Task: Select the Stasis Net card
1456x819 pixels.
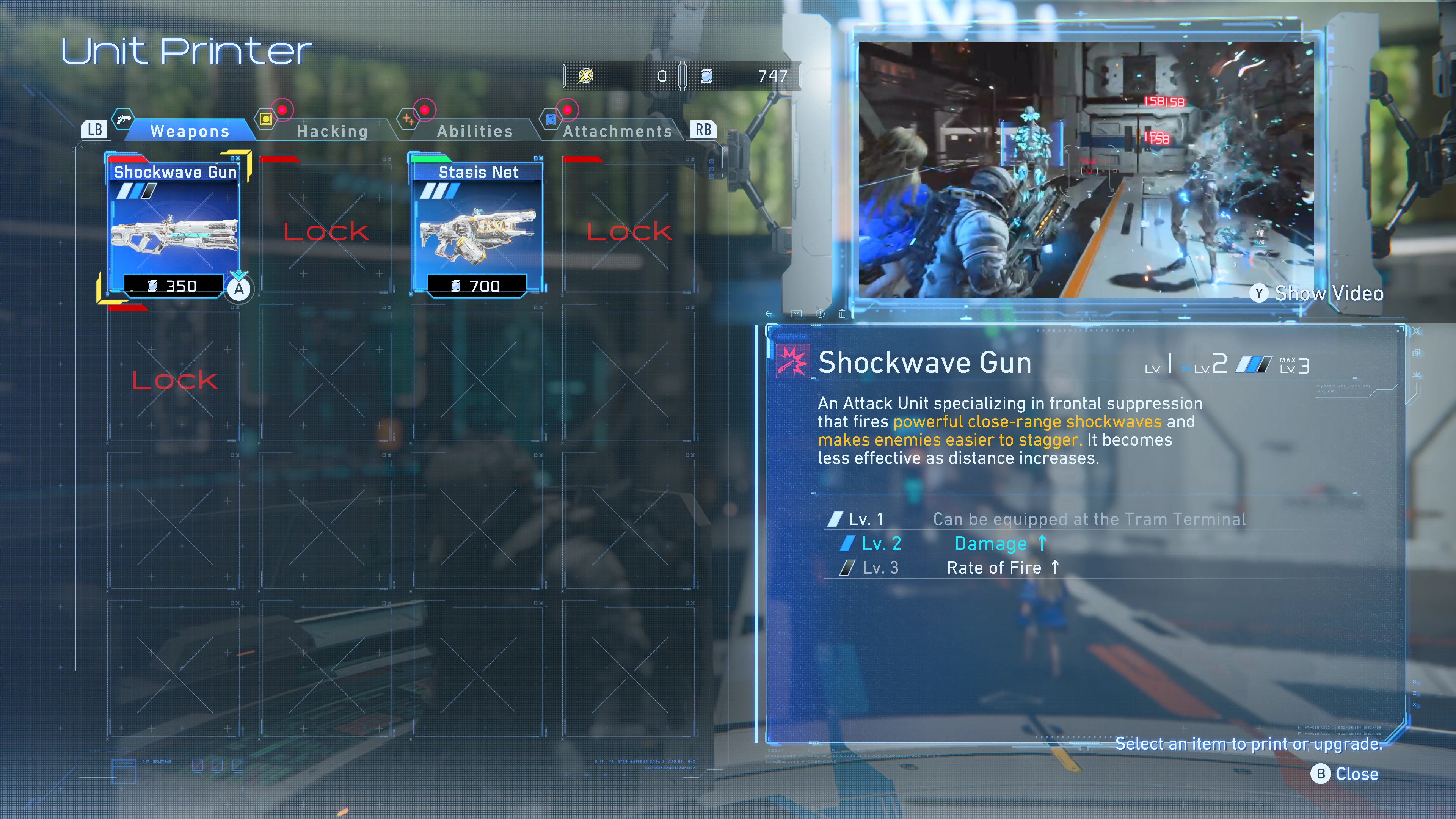Action: 478,226
